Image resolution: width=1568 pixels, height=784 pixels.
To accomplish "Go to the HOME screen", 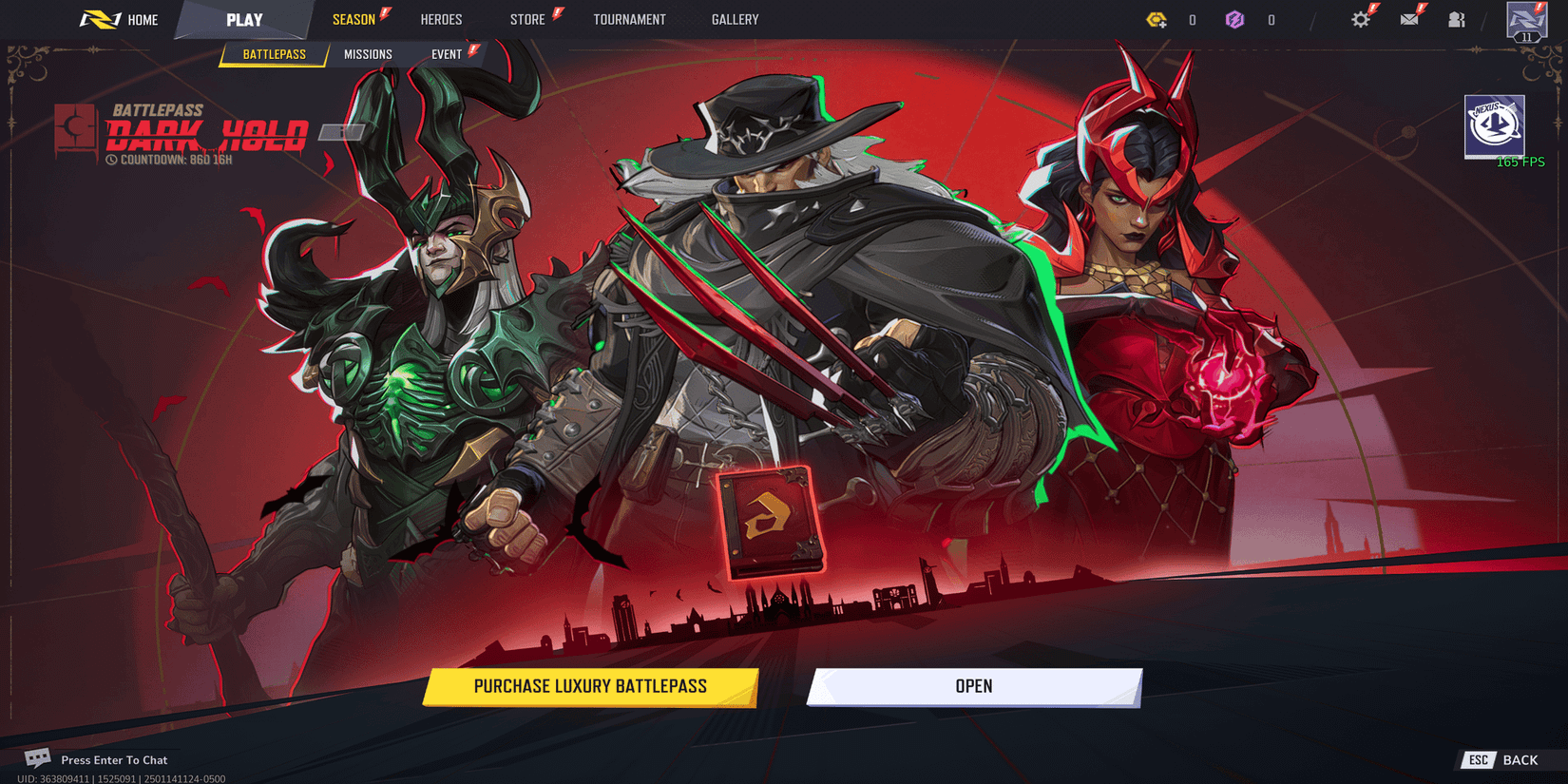I will click(x=142, y=19).
